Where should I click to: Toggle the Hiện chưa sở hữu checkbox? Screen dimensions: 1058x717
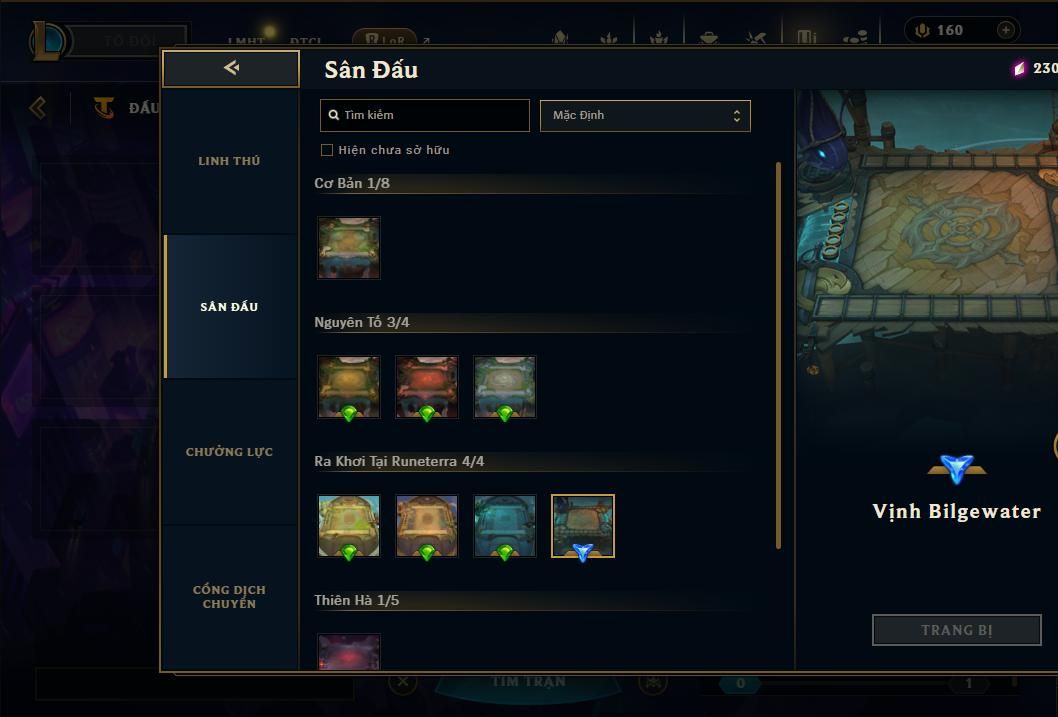tap(327, 150)
